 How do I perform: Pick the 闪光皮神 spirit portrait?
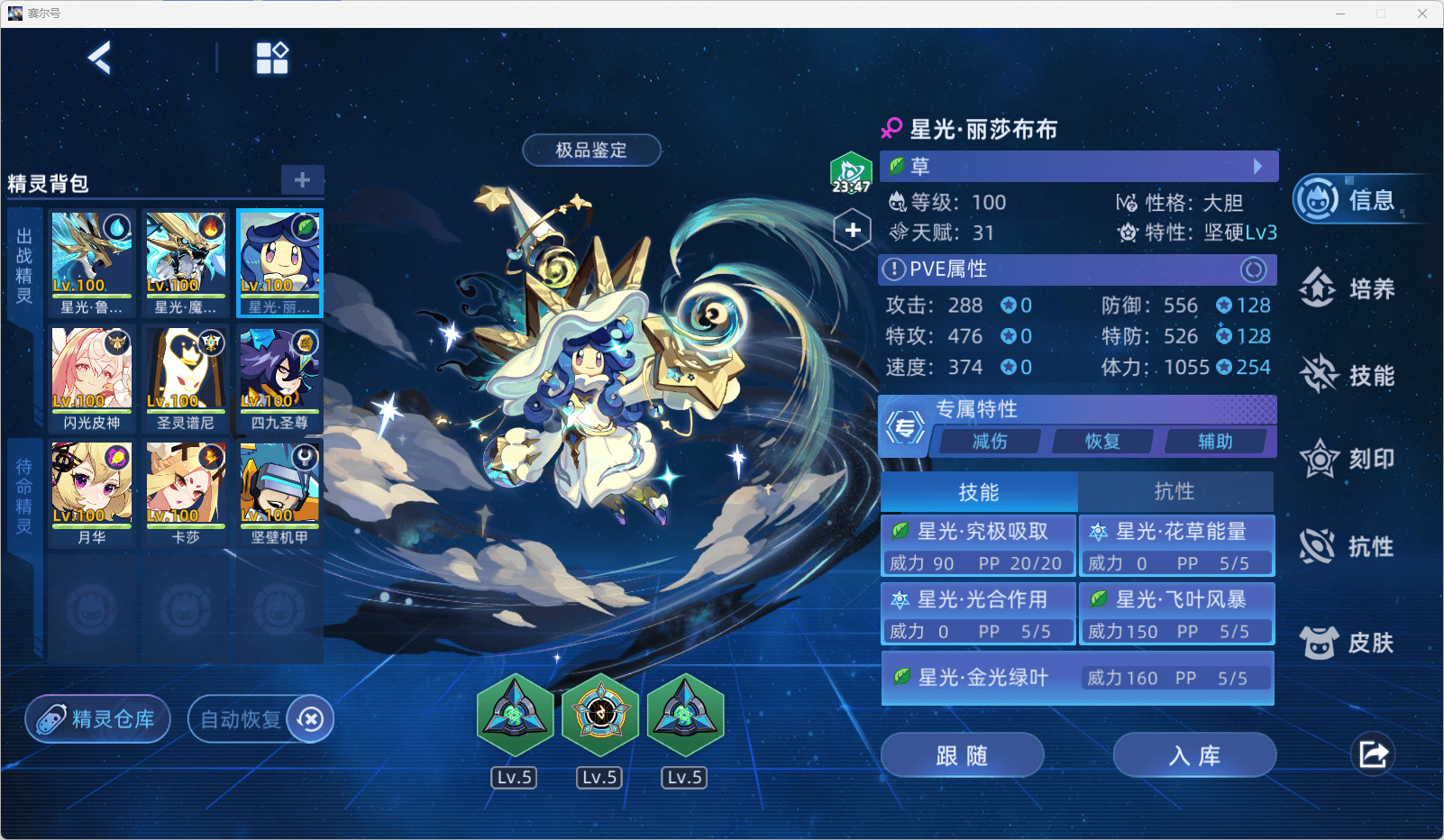click(x=92, y=379)
